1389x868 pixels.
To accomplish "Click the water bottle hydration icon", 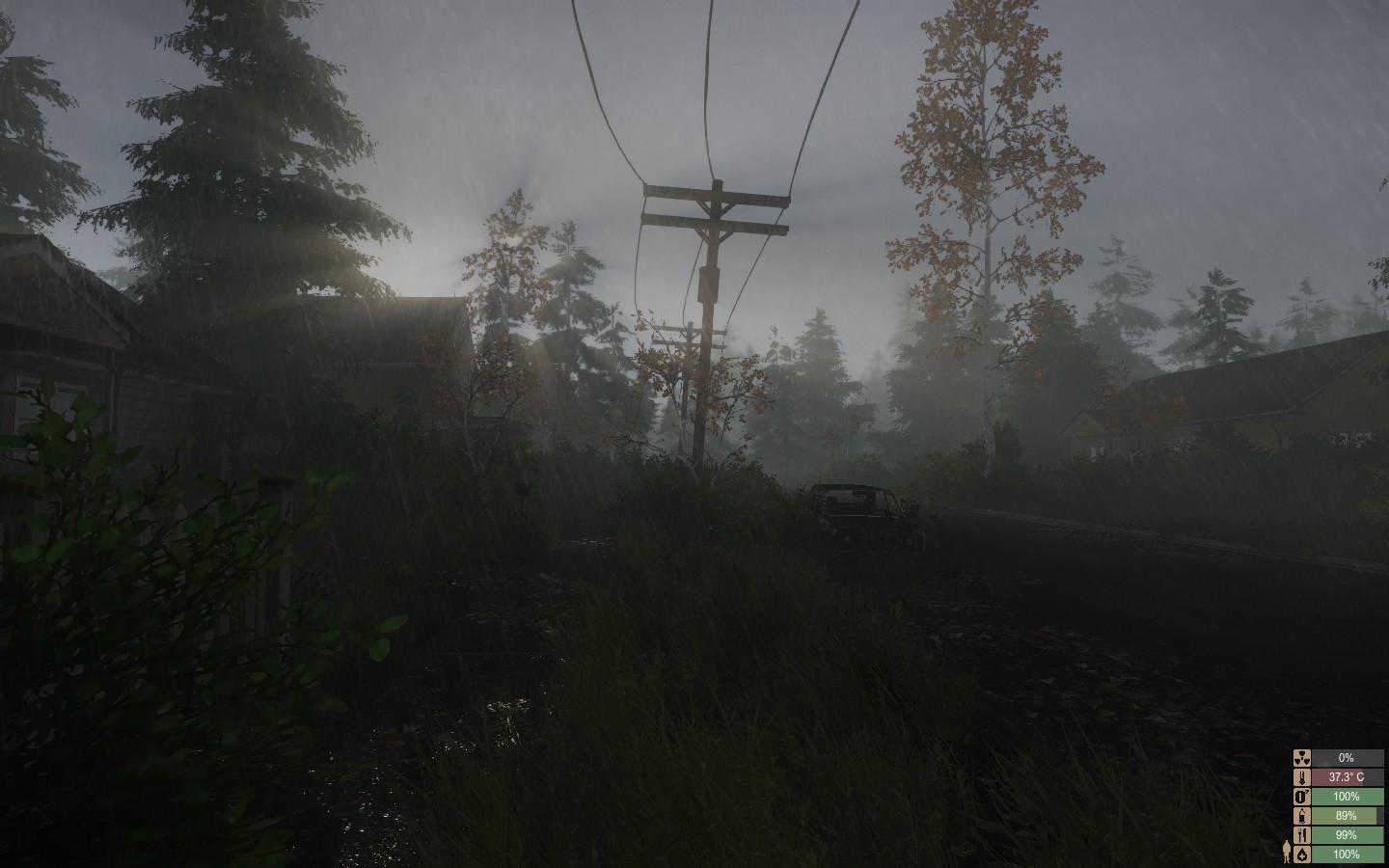I will coord(1302,816).
